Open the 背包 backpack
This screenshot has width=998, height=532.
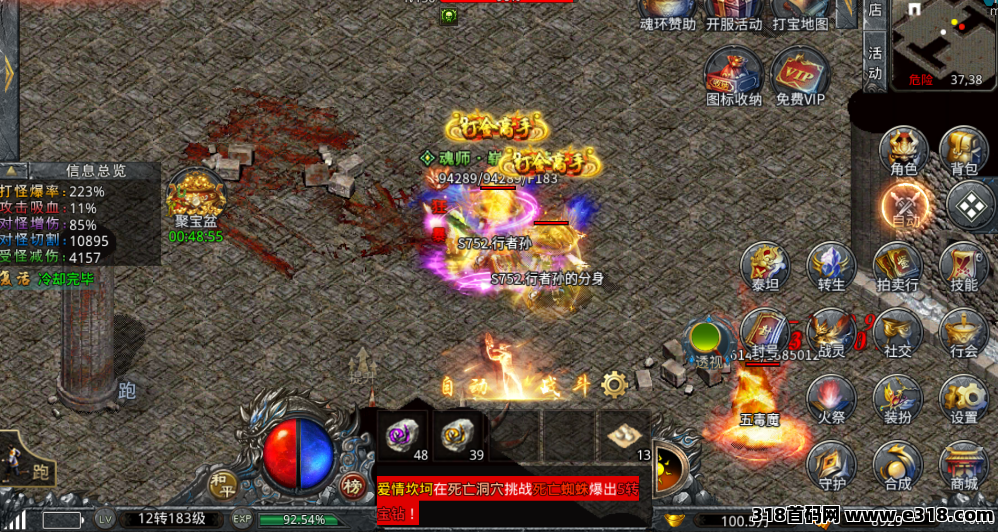click(964, 151)
